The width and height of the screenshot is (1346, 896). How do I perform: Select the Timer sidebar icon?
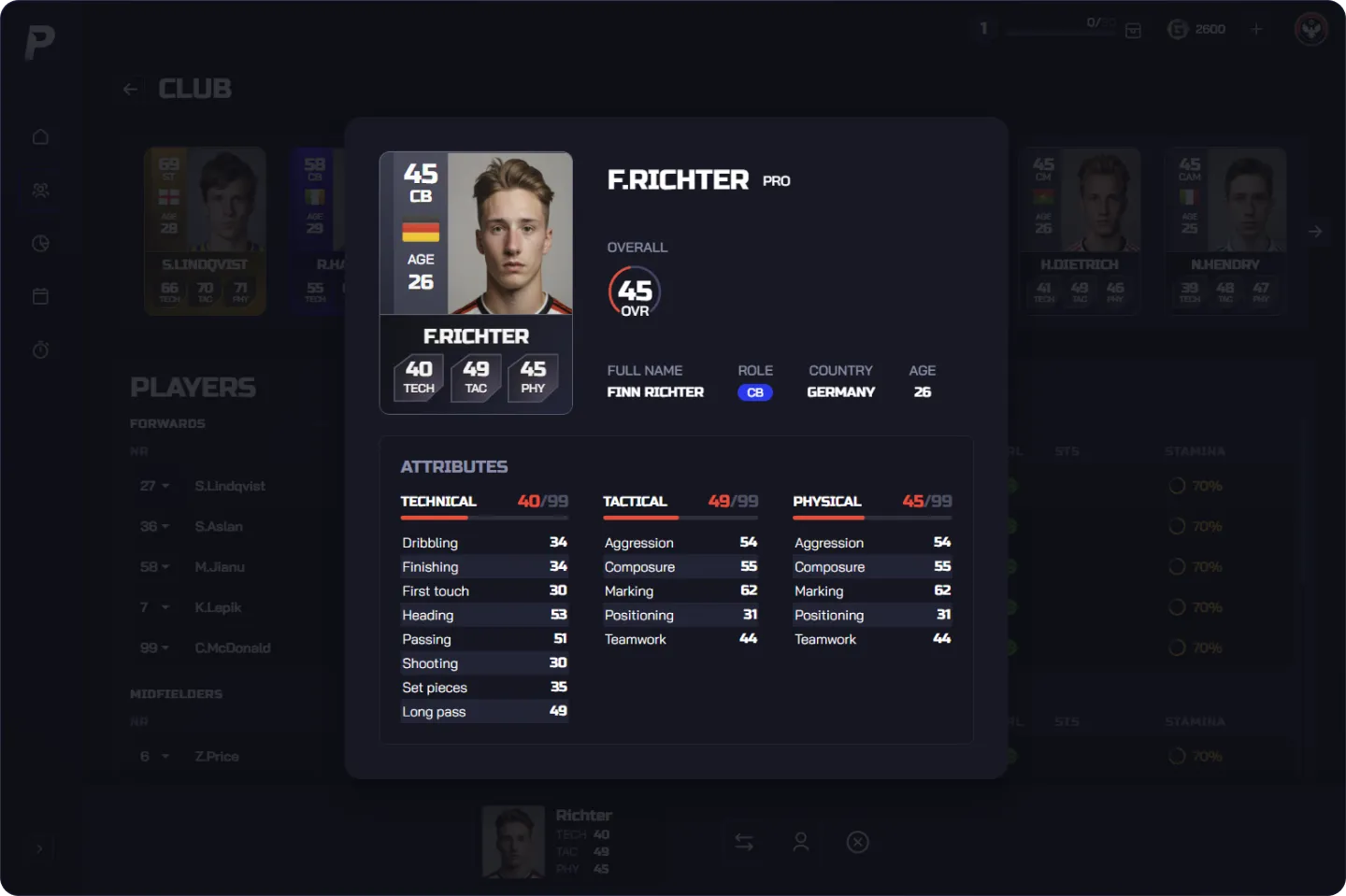point(40,349)
